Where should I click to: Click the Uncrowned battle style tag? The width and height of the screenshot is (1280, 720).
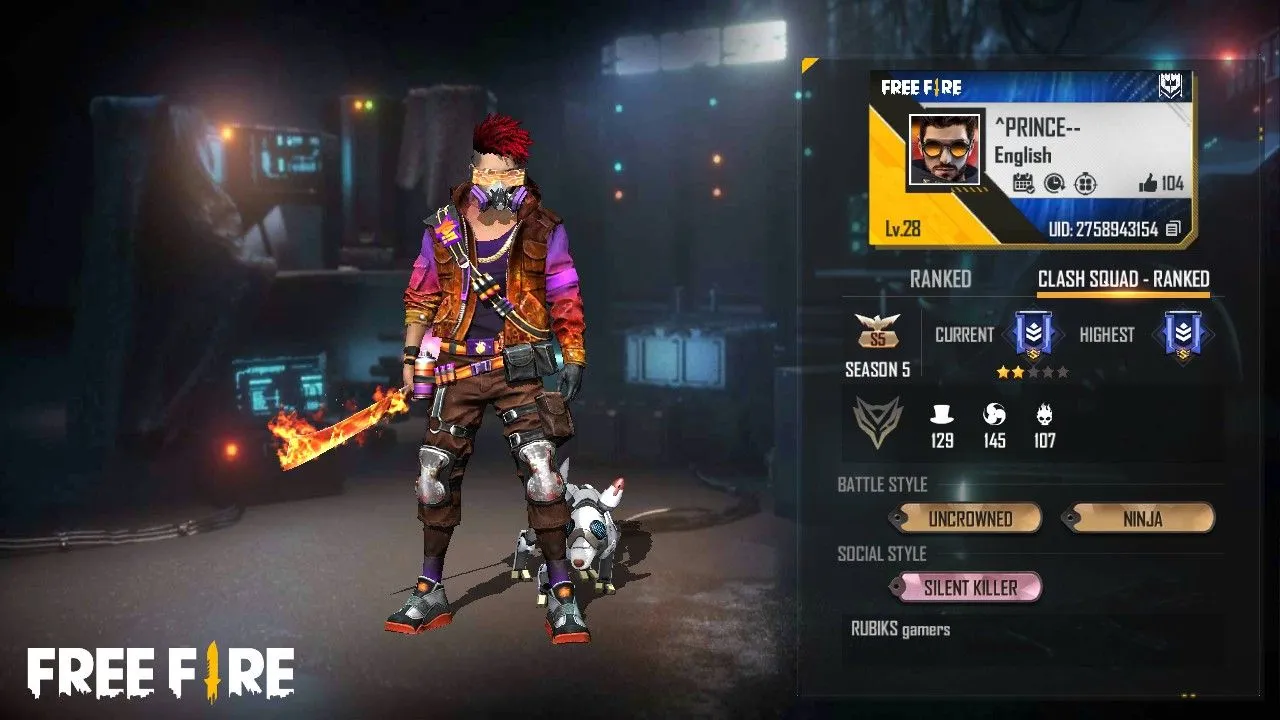pyautogui.click(x=969, y=518)
